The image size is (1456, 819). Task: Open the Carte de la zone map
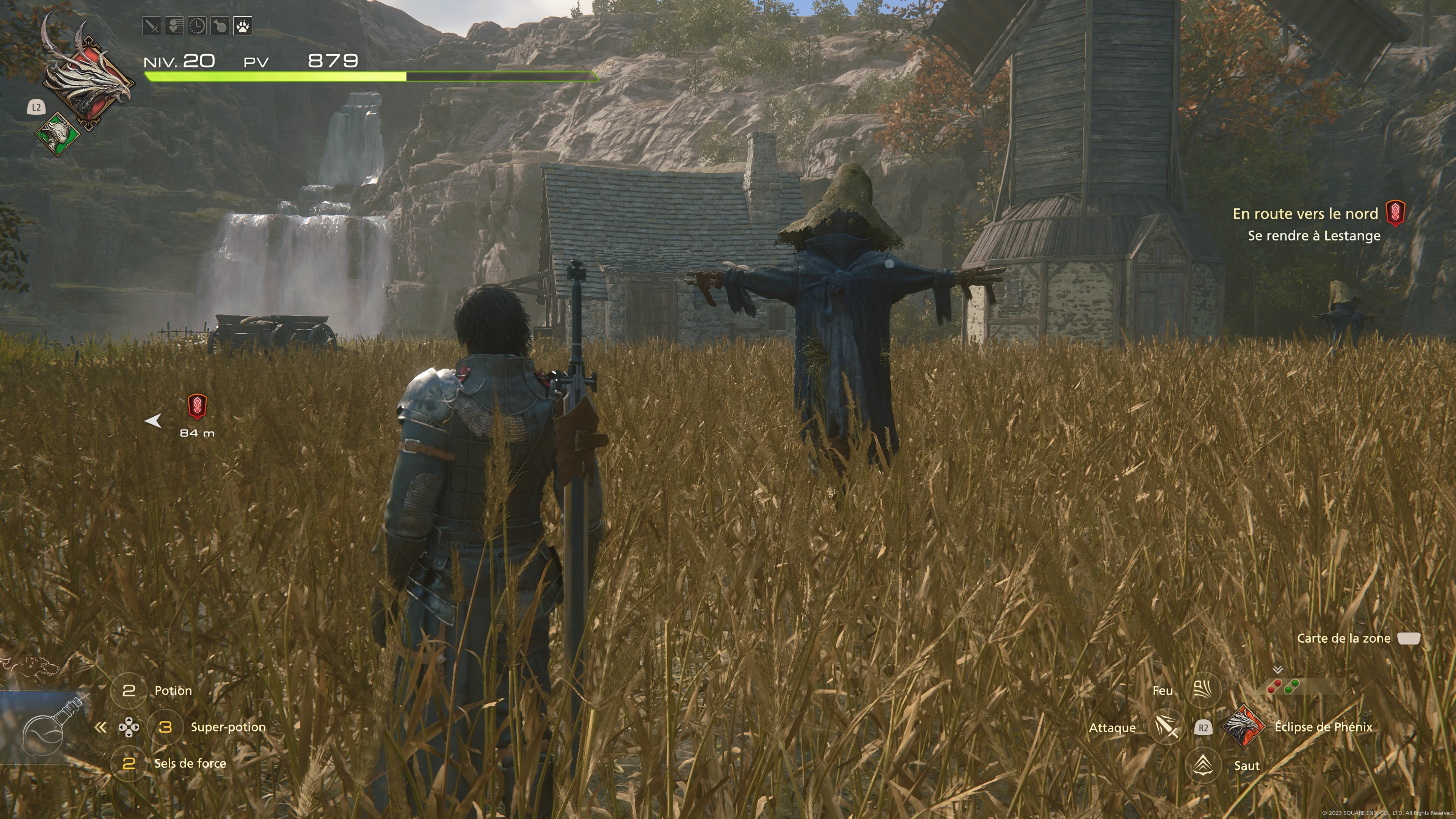tap(1409, 638)
